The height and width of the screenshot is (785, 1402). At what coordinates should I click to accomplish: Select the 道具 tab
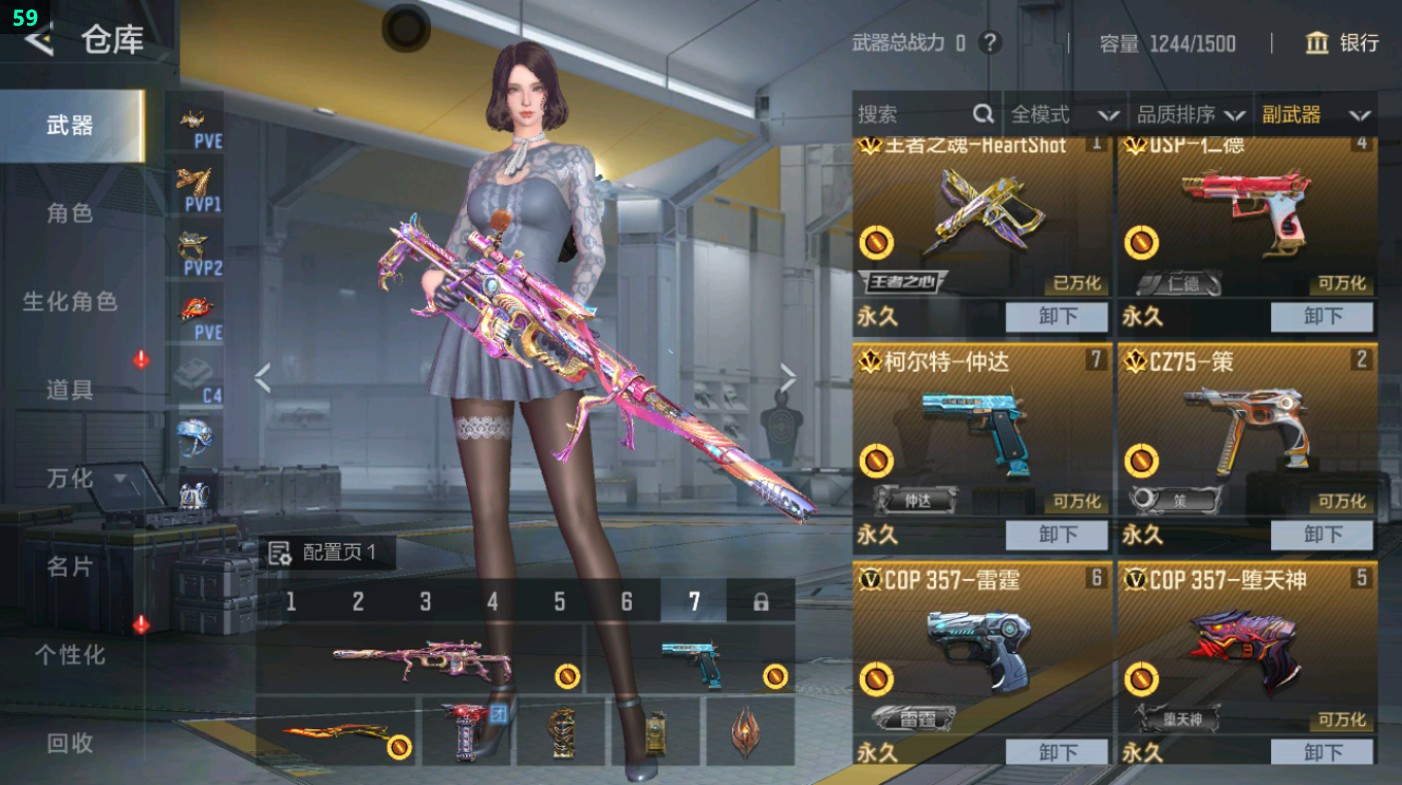point(70,389)
